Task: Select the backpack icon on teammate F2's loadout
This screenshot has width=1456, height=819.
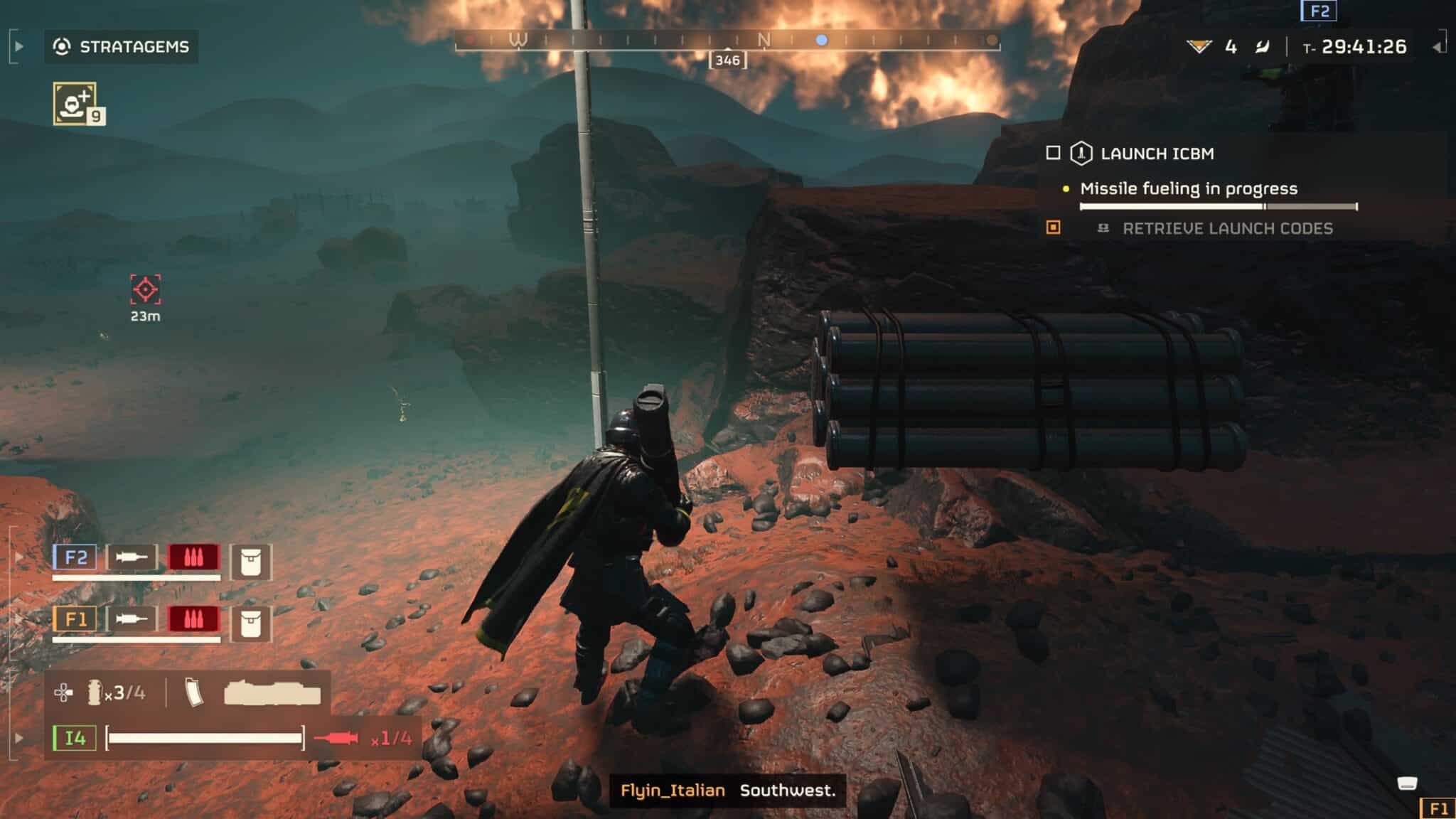Action: (251, 562)
